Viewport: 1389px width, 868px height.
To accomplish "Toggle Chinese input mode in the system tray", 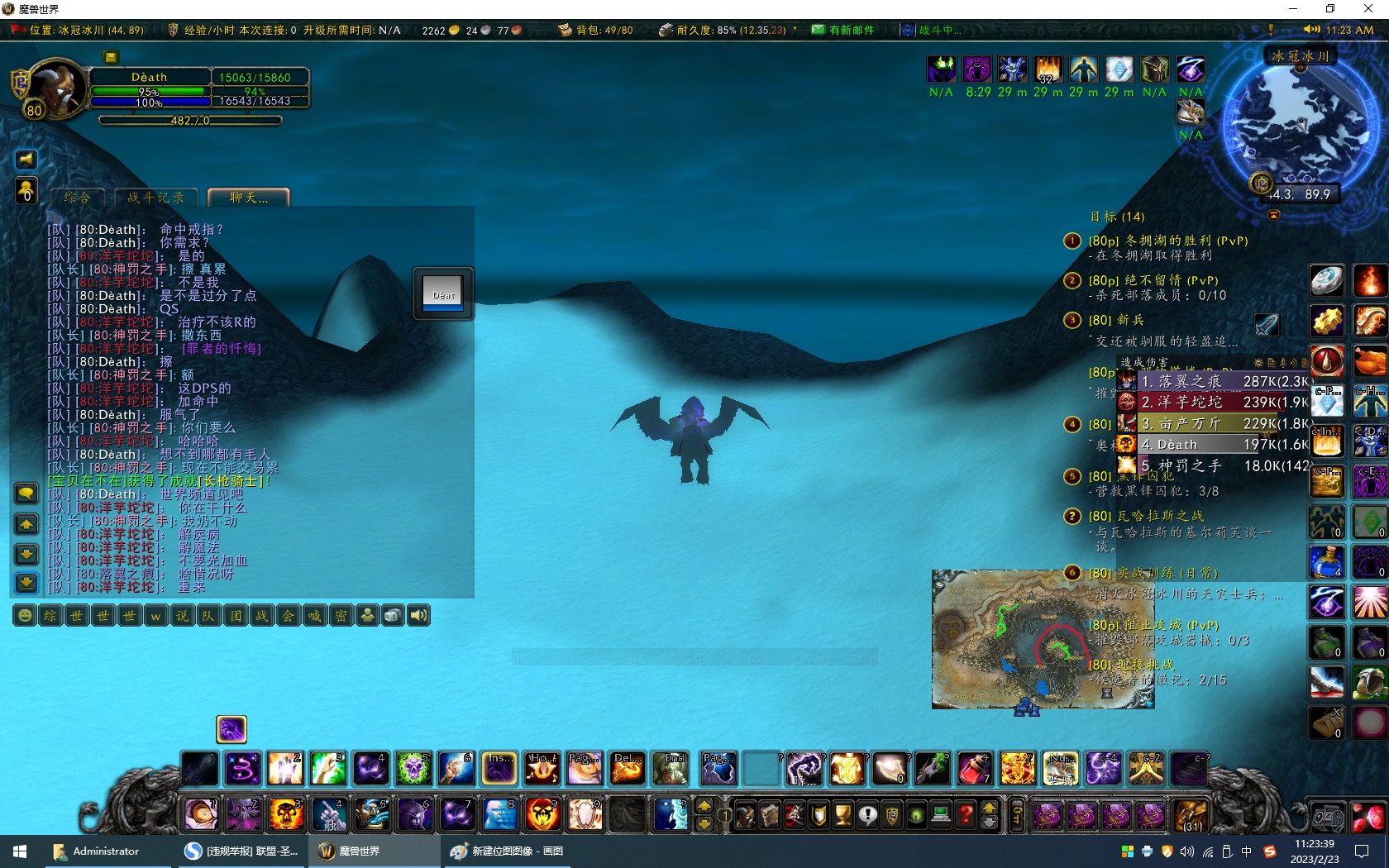I will click(1247, 851).
